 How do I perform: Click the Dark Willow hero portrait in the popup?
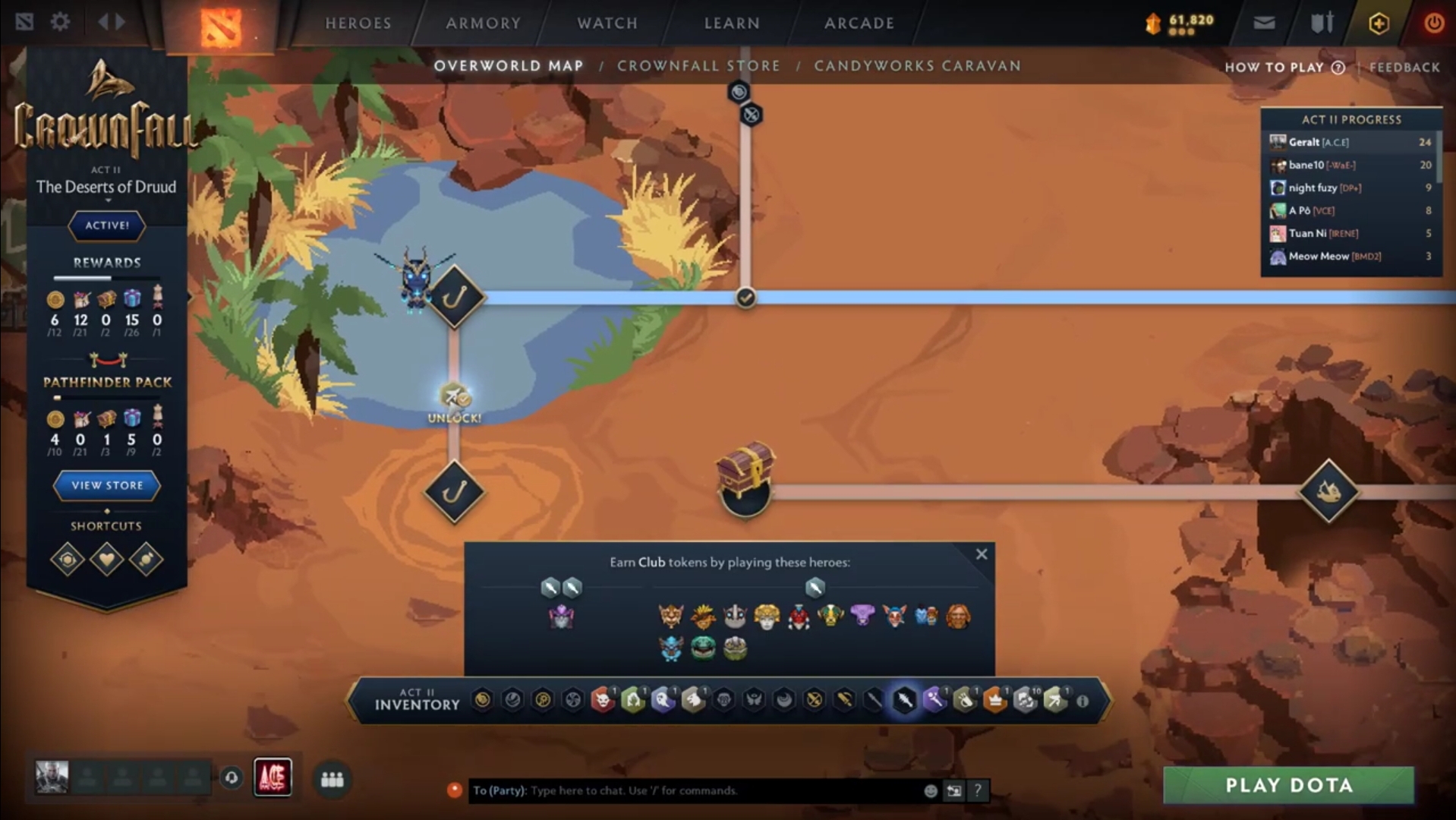click(x=562, y=617)
